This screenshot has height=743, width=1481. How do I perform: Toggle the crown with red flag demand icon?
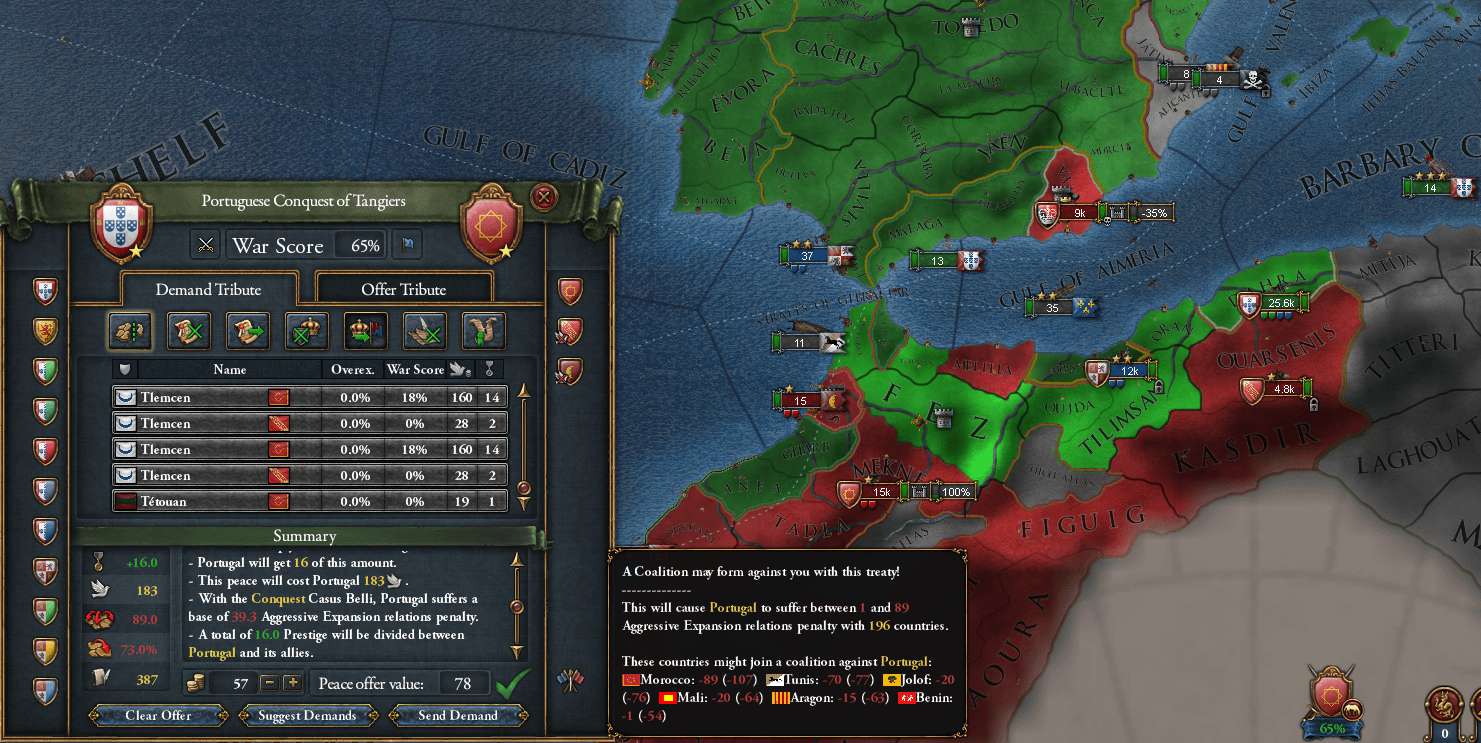366,331
